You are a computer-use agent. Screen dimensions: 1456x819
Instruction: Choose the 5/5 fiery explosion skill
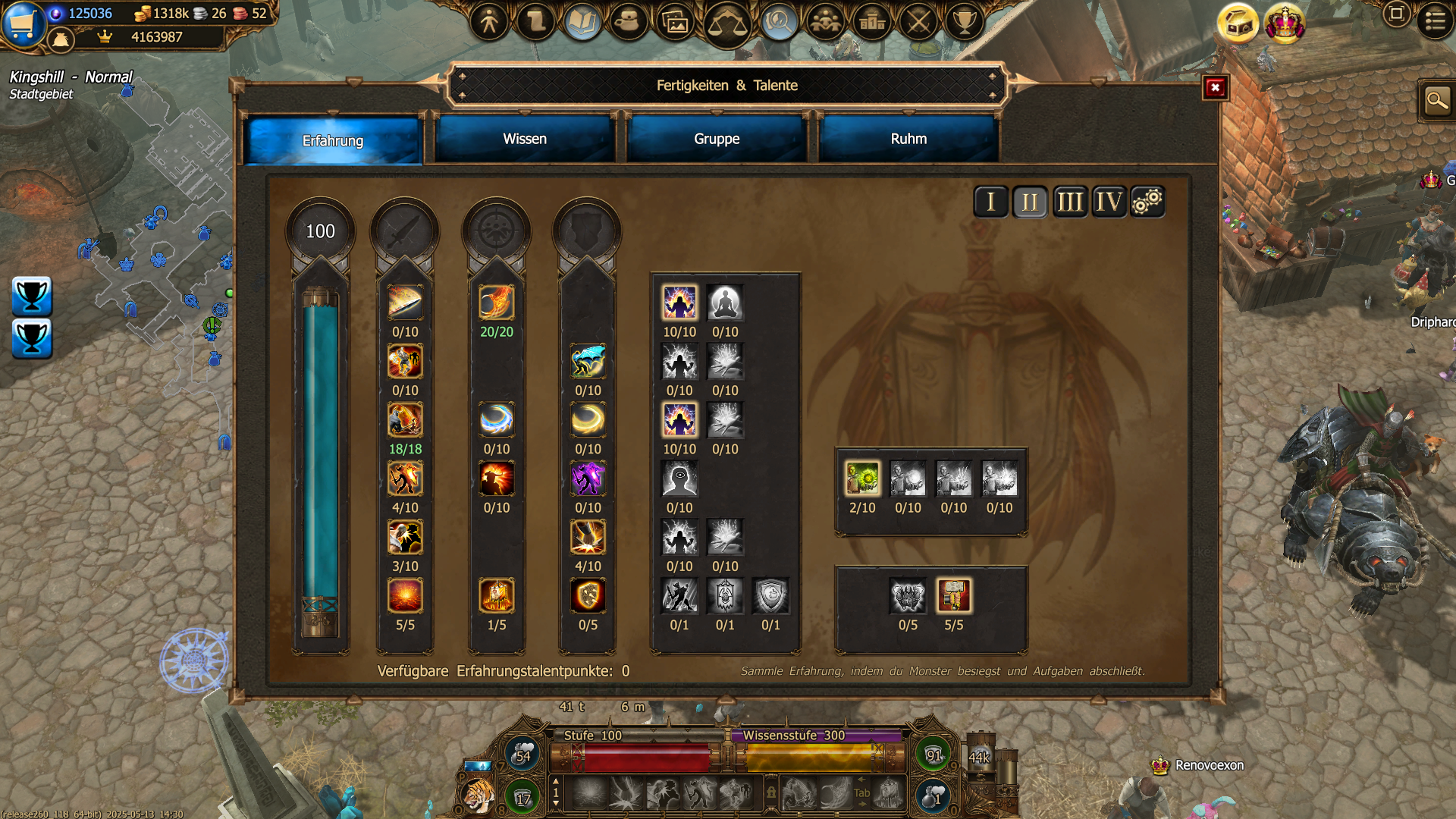405,596
